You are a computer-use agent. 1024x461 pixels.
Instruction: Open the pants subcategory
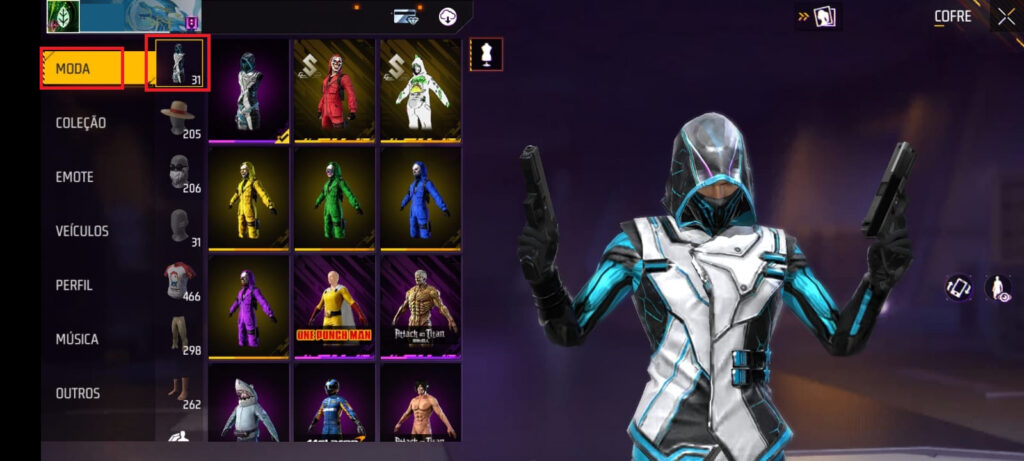tap(178, 335)
